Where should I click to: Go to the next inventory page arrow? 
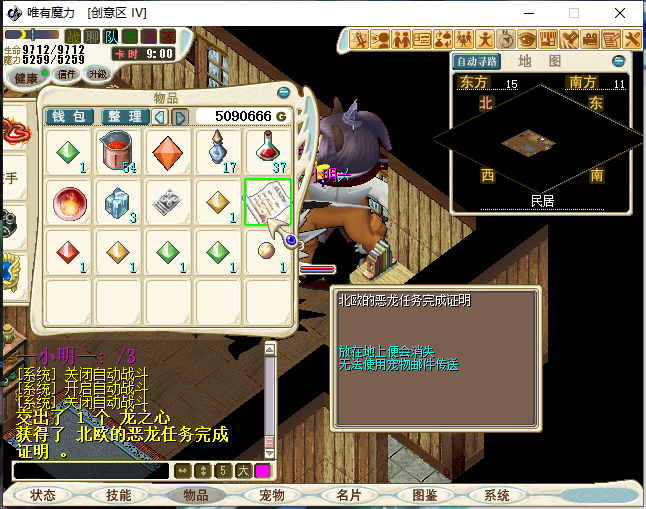coord(181,117)
